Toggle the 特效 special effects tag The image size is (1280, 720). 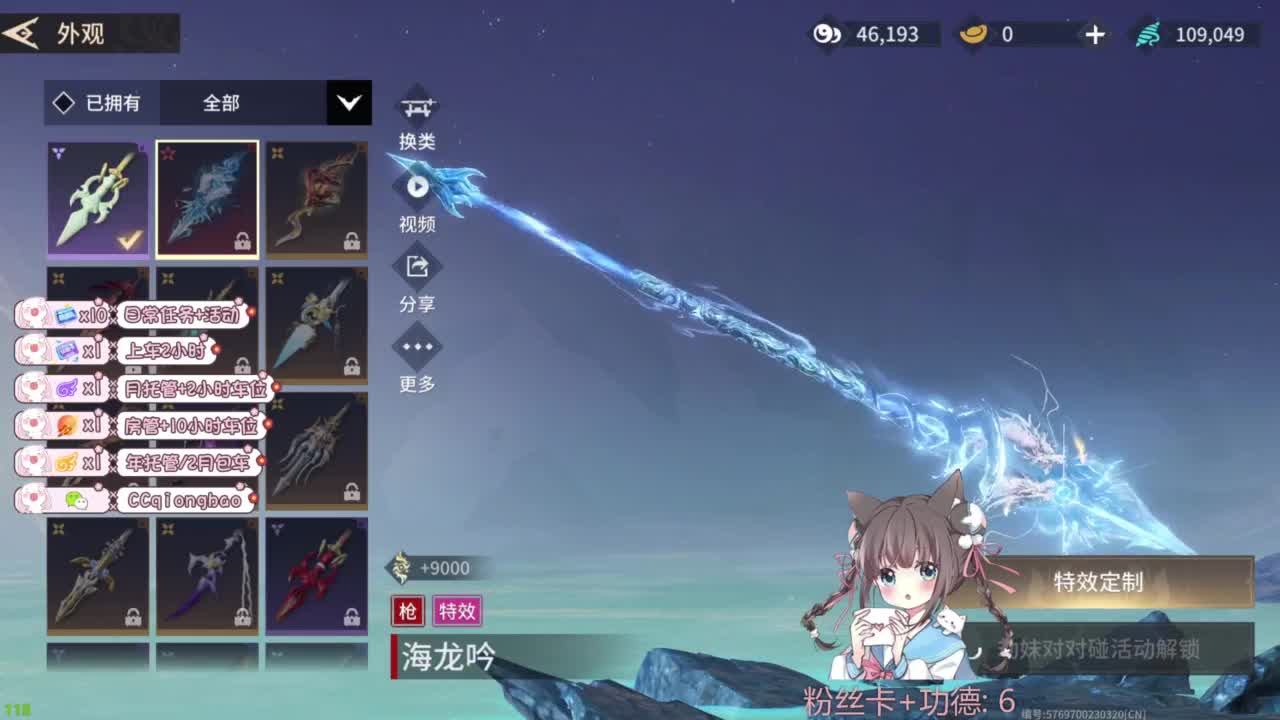point(458,611)
